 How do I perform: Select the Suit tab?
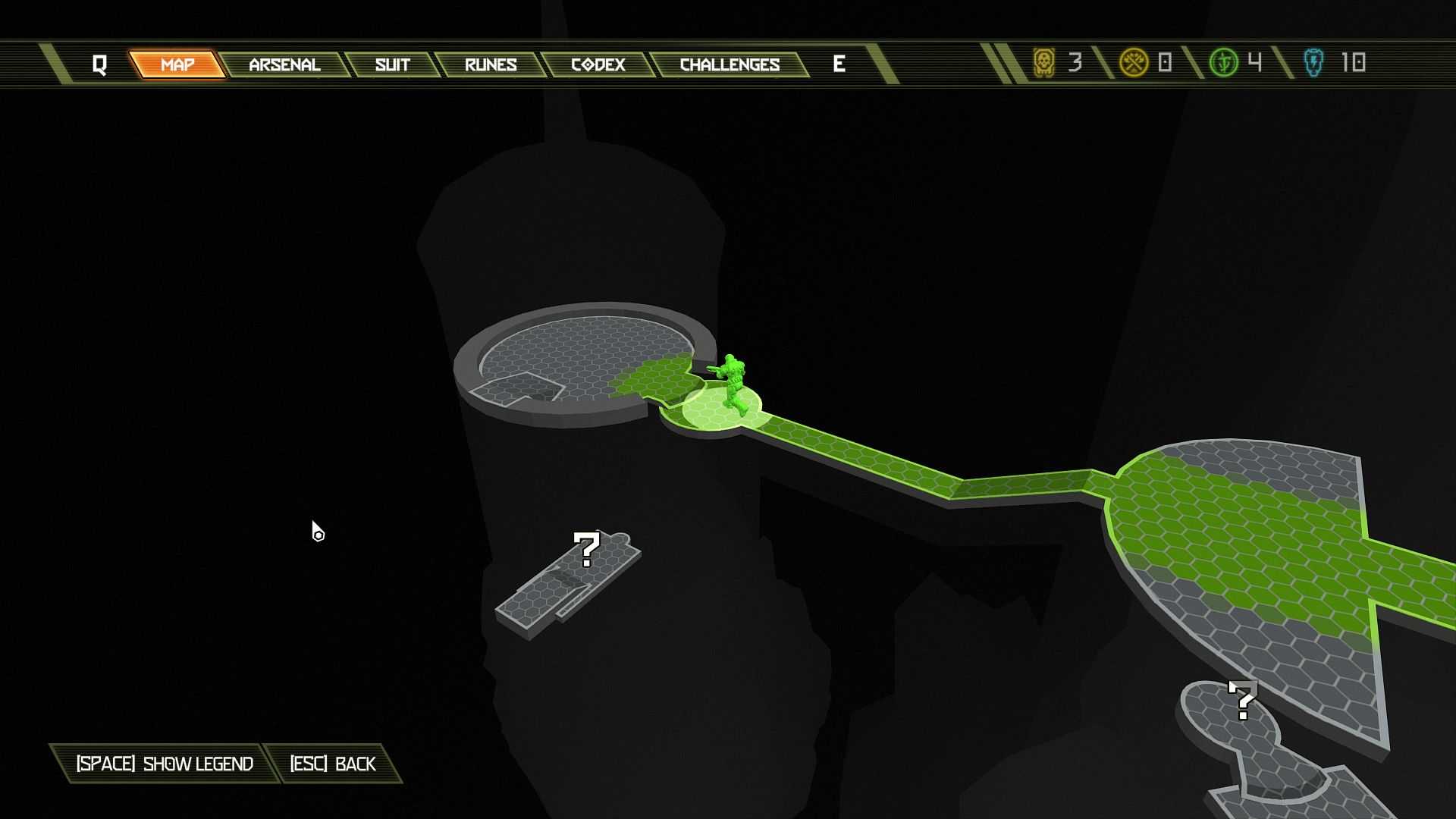point(392,64)
